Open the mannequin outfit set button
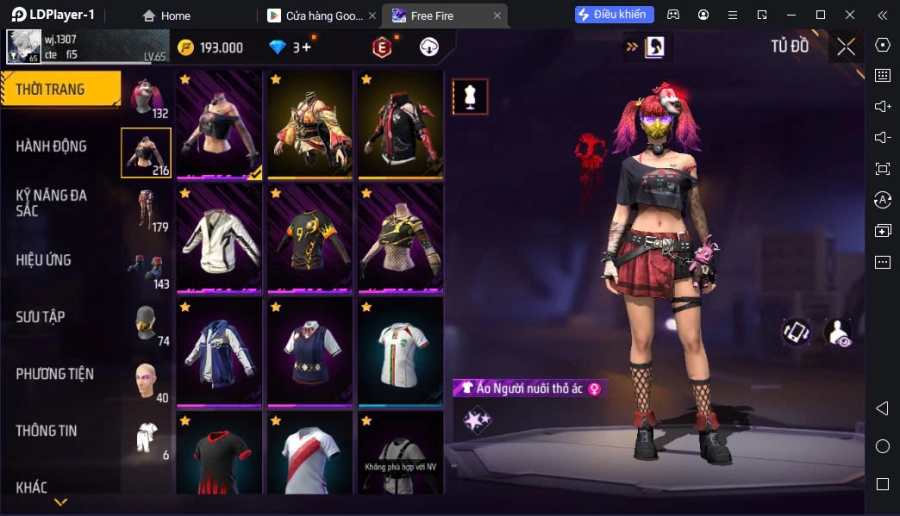 click(470, 96)
